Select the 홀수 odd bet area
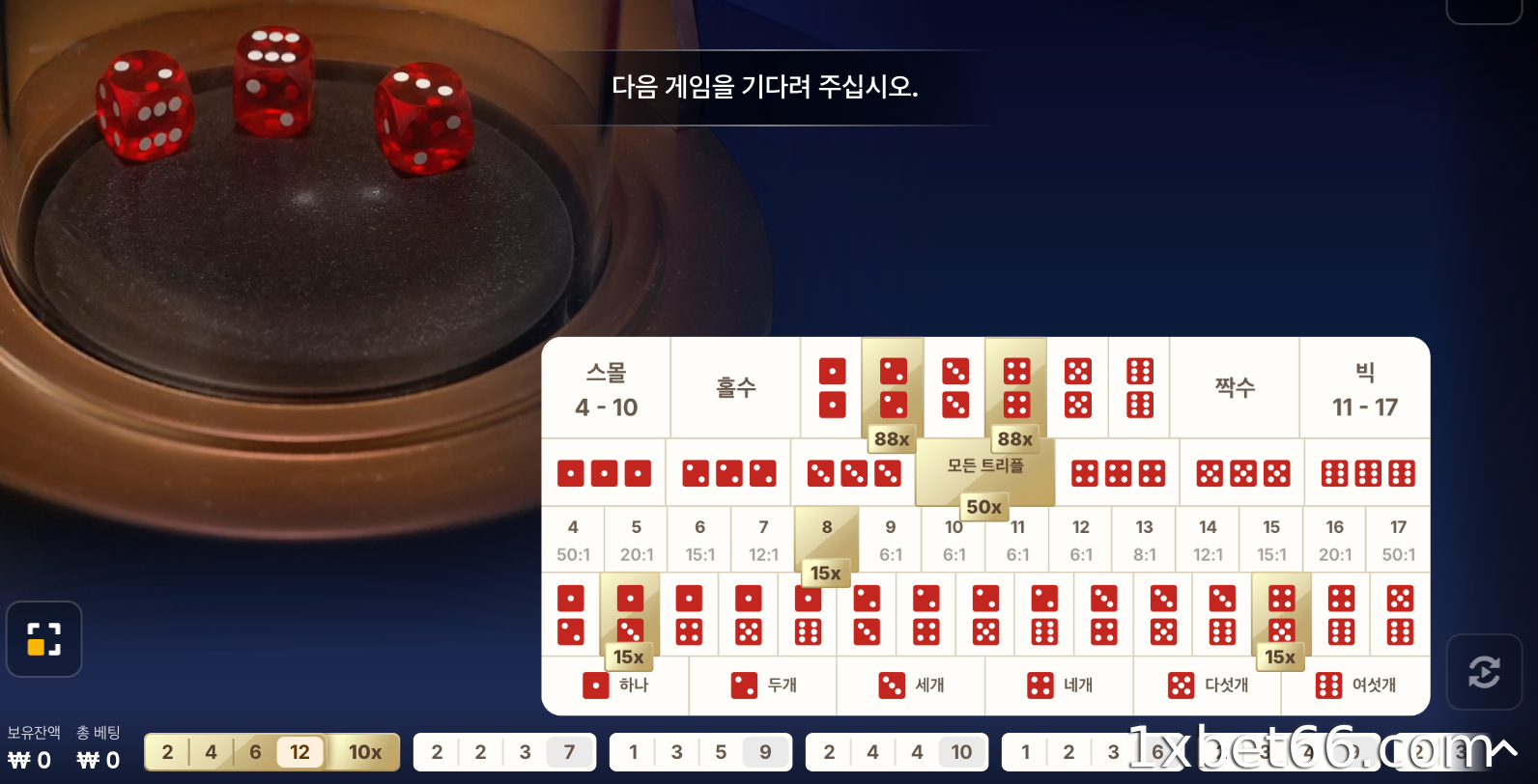The height and width of the screenshot is (784, 1538). (x=734, y=386)
